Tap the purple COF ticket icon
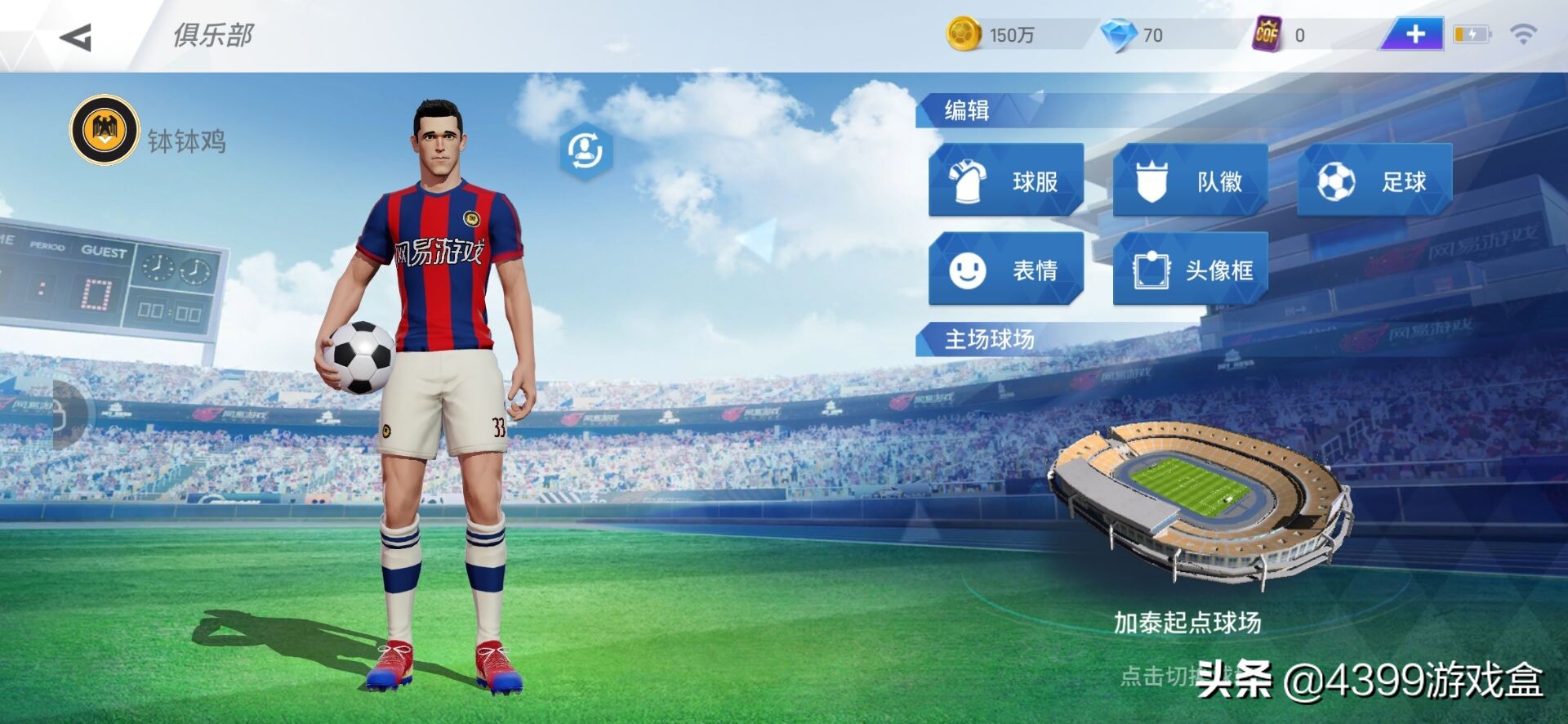Image resolution: width=1568 pixels, height=724 pixels. (x=1267, y=34)
